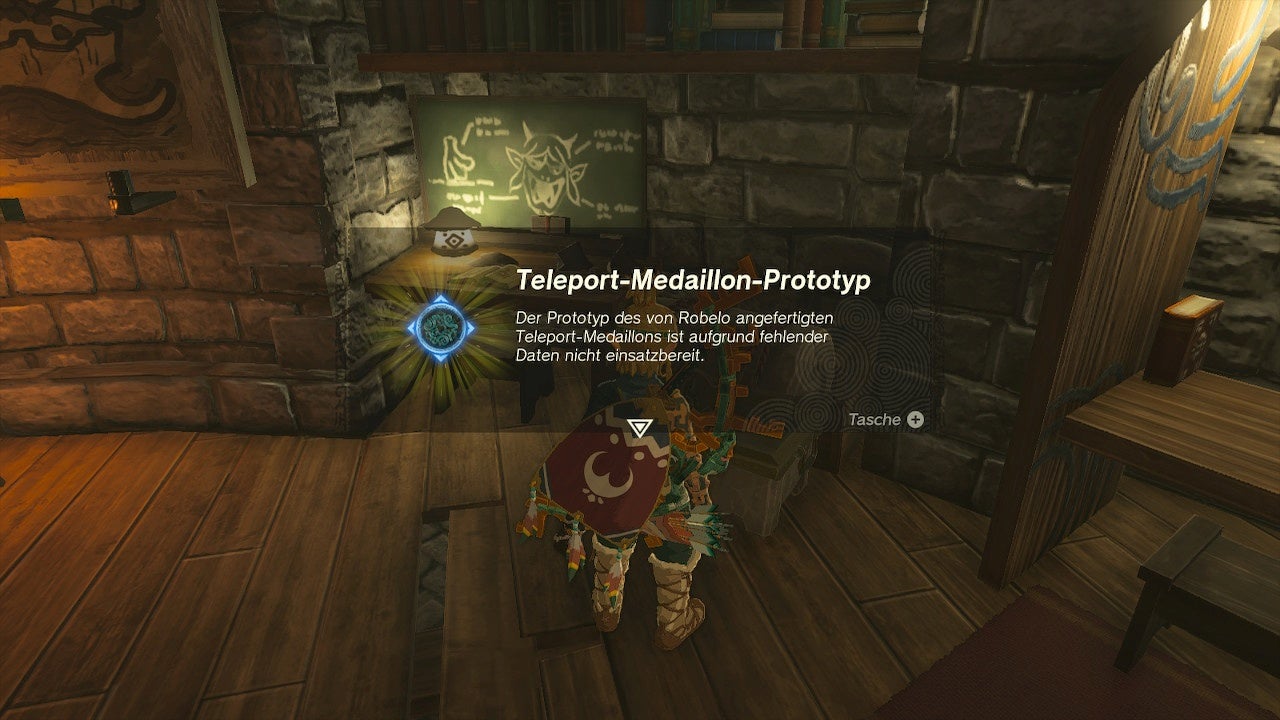Click the white triangle marker above Link
1280x720 pixels.
pyautogui.click(x=638, y=424)
